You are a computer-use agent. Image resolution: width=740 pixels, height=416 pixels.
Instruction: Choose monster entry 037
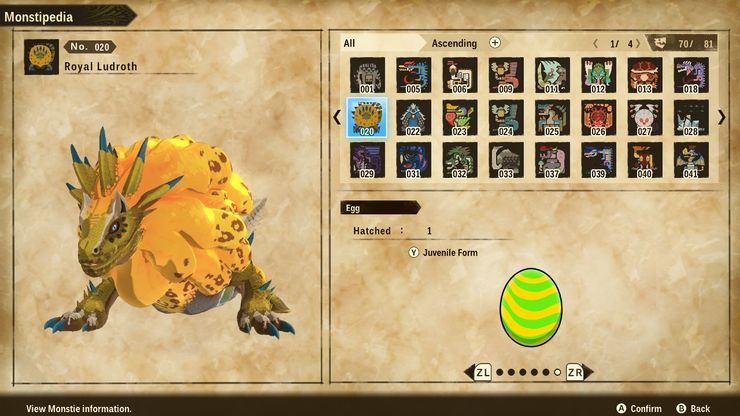tap(551, 160)
